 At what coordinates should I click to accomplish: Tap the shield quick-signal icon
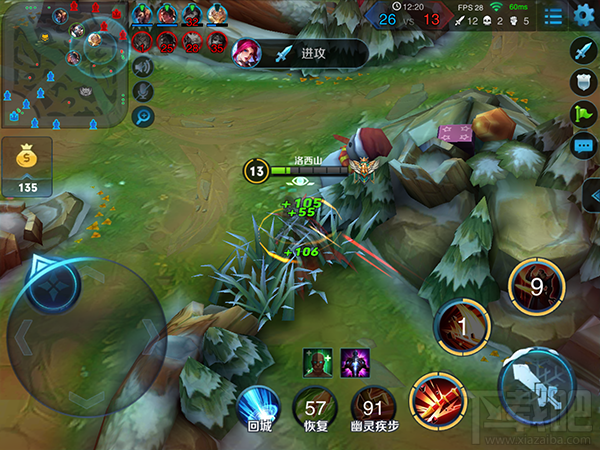(583, 82)
